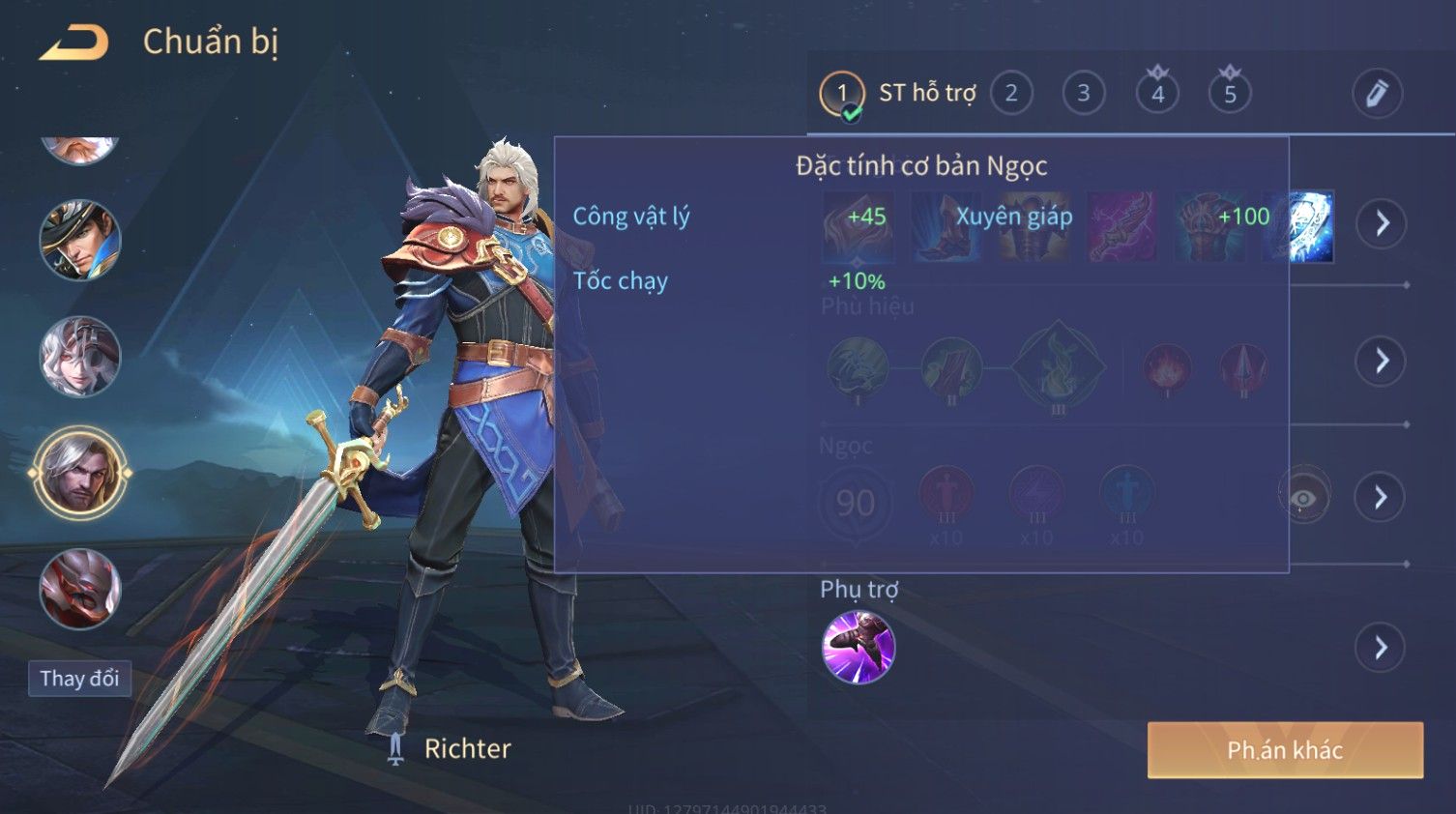Expand the Phù hiệu section arrow

1382,361
